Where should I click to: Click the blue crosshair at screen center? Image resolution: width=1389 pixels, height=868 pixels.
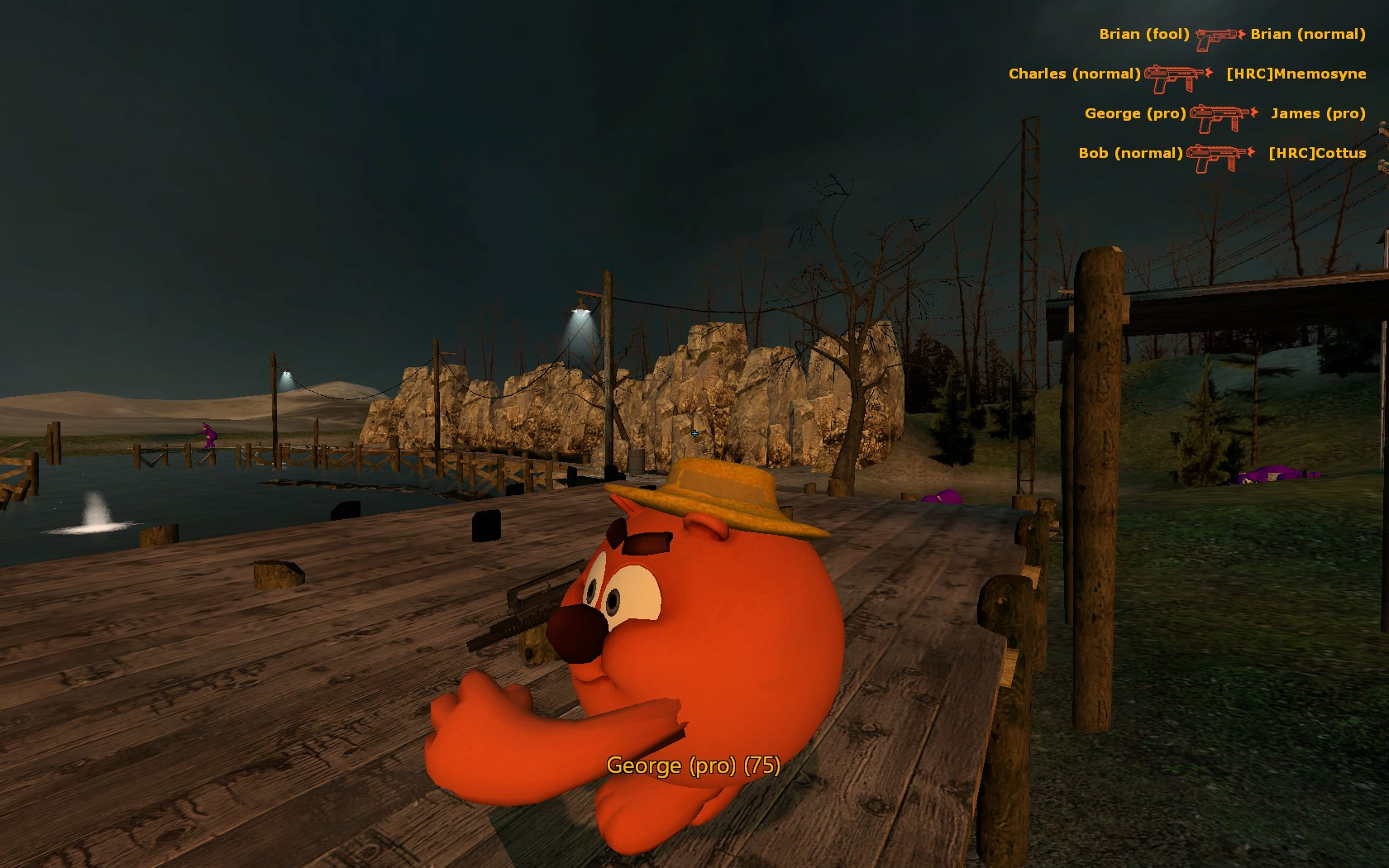click(x=694, y=433)
